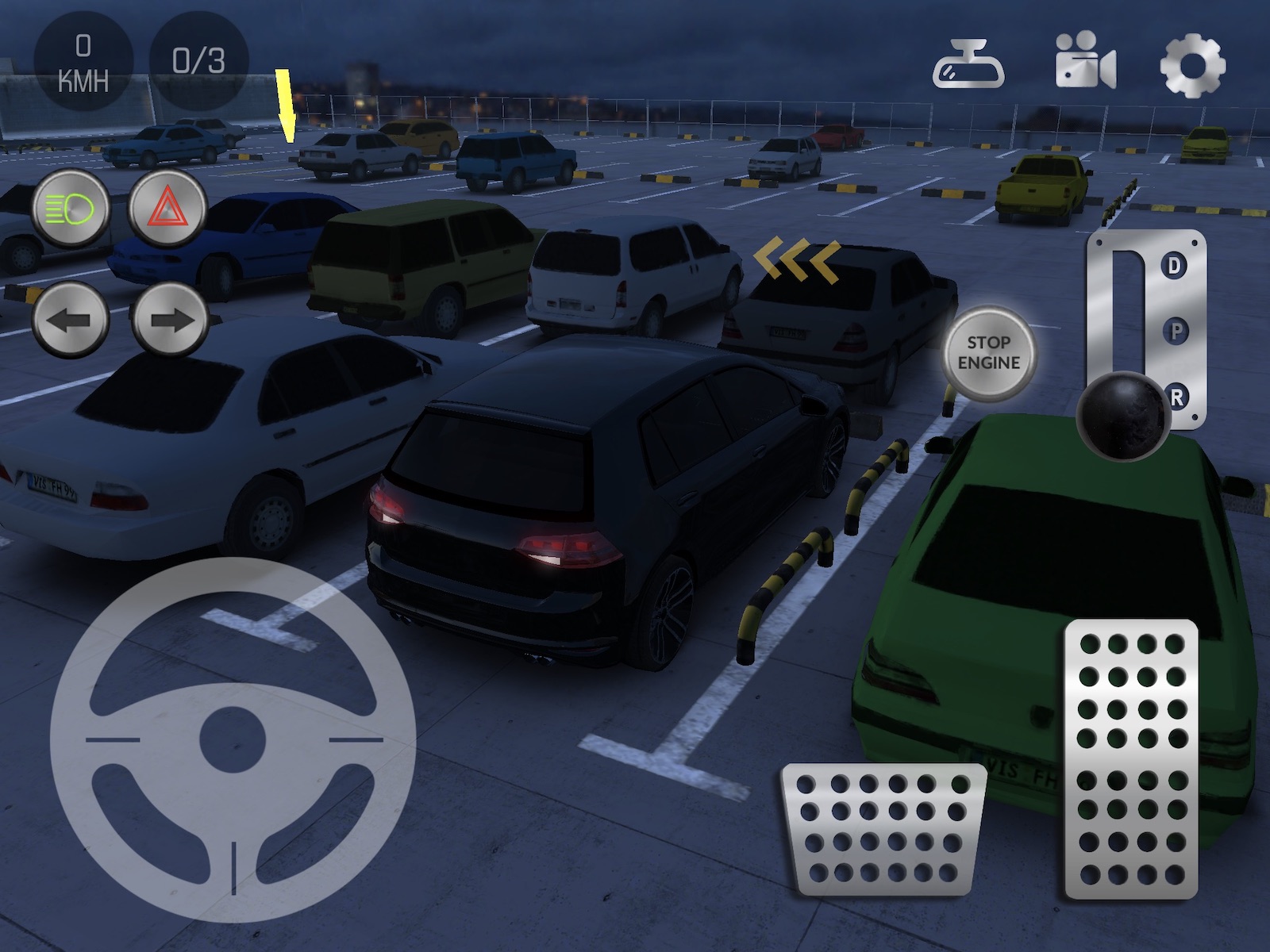Tap the steering wheel control

[x=233, y=739]
